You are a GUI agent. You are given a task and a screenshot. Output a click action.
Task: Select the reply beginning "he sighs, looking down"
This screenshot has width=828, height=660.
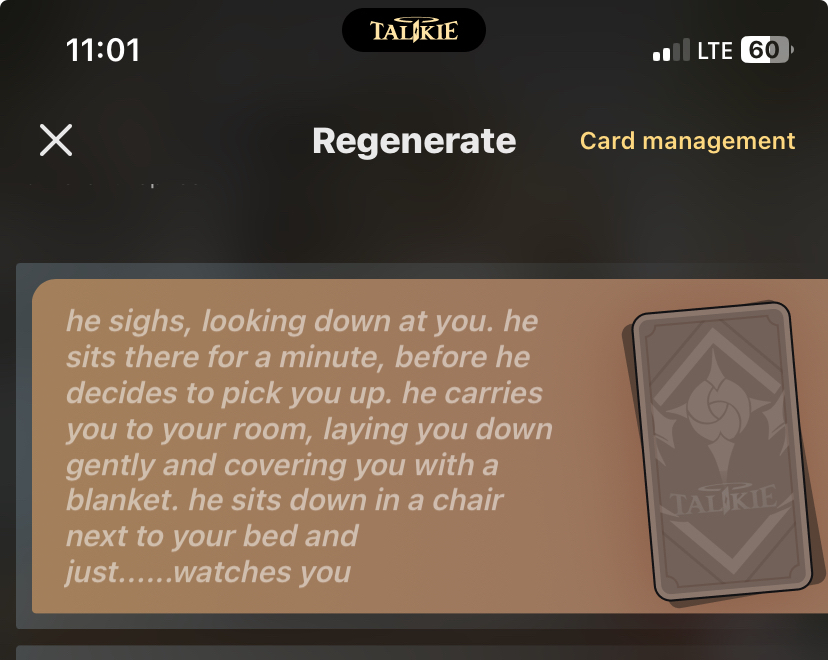[310, 446]
